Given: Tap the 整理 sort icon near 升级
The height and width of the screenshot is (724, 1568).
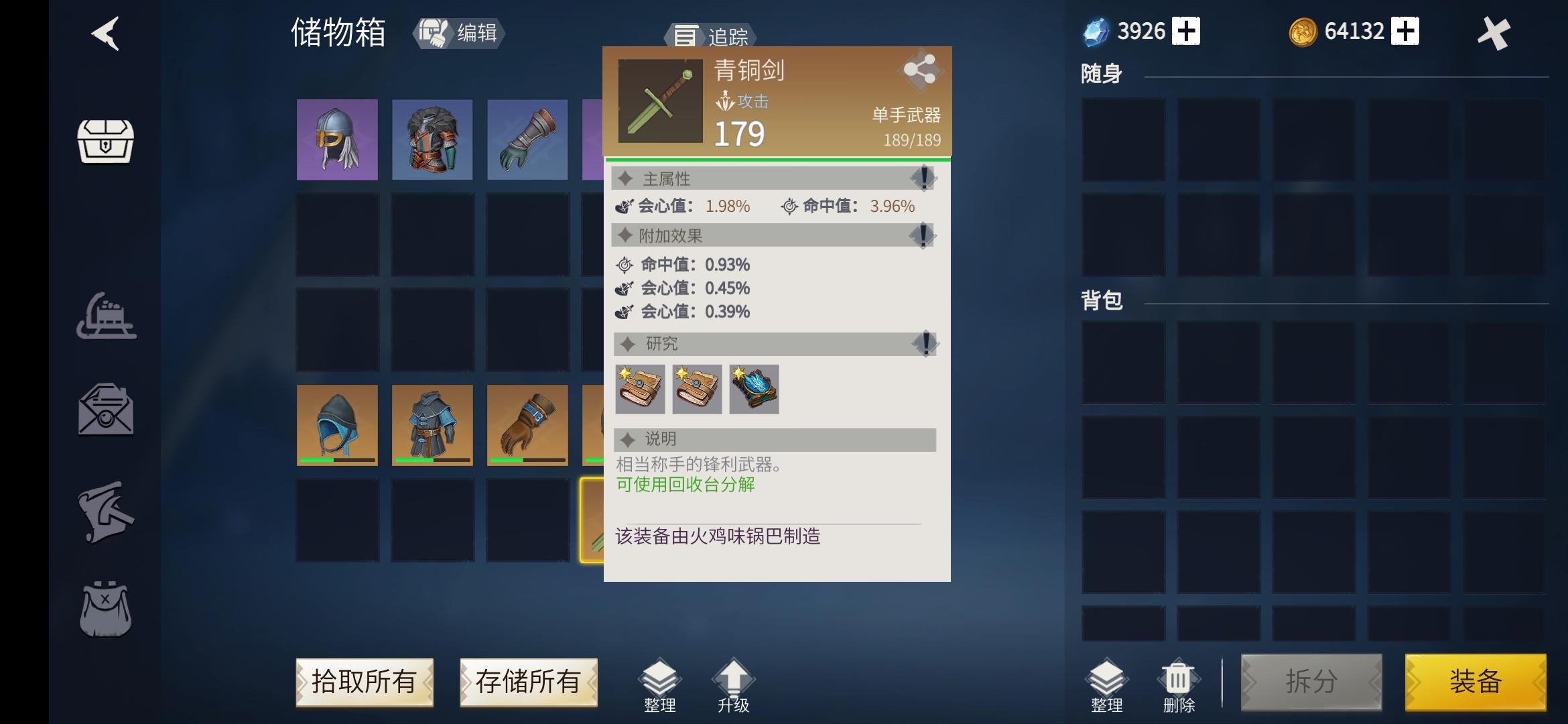Looking at the screenshot, I should [x=660, y=679].
